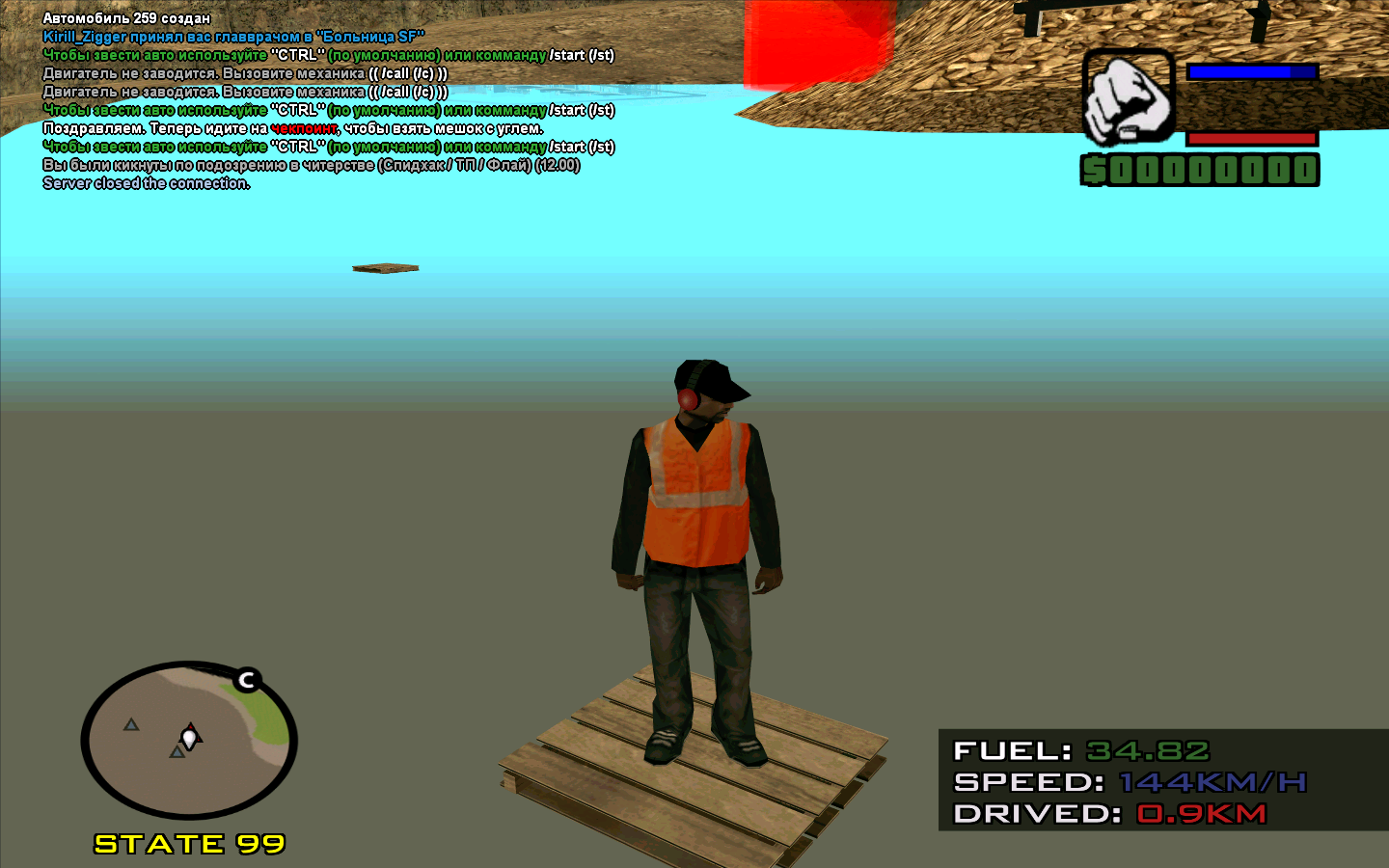This screenshot has width=1389, height=868.
Task: Open the circular radar minimap
Action: [189, 741]
